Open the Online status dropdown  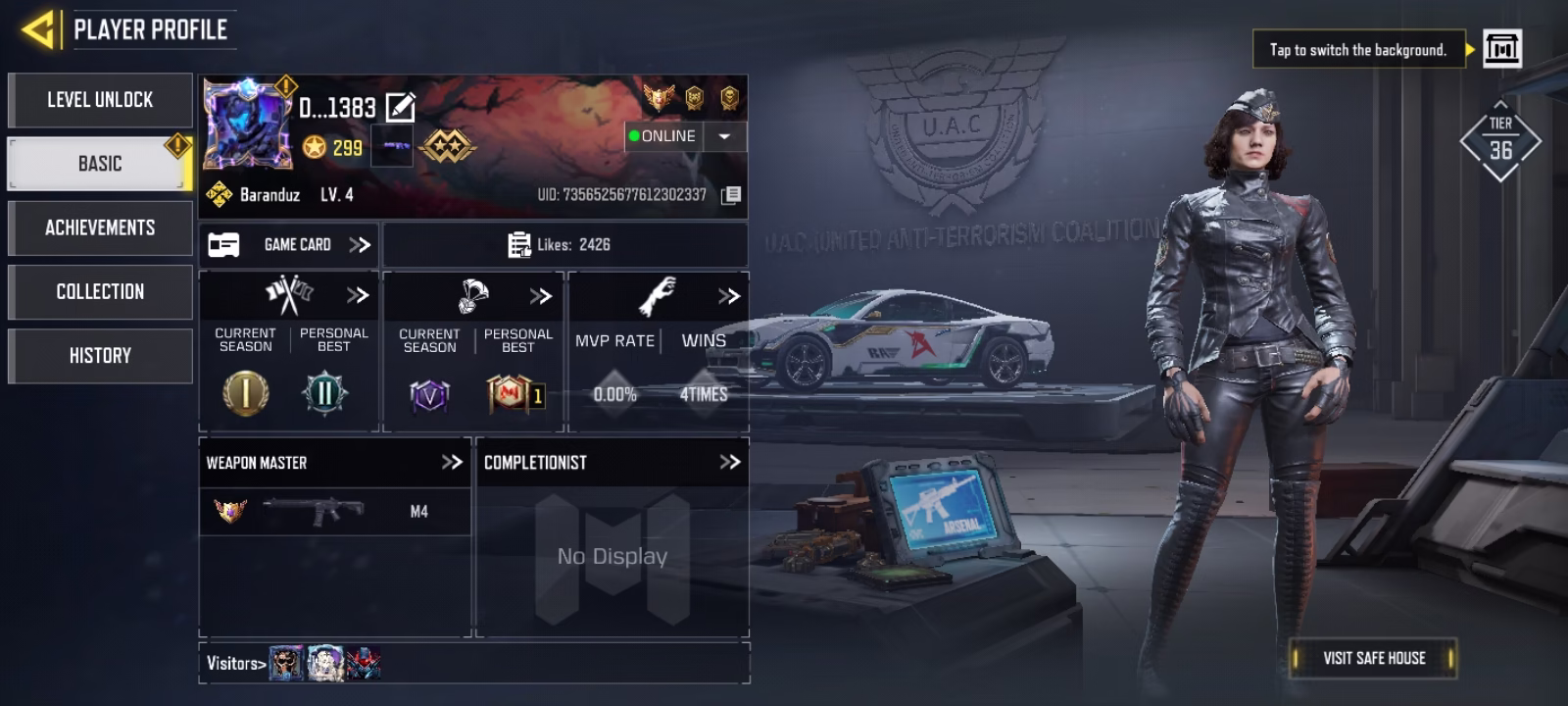click(725, 136)
